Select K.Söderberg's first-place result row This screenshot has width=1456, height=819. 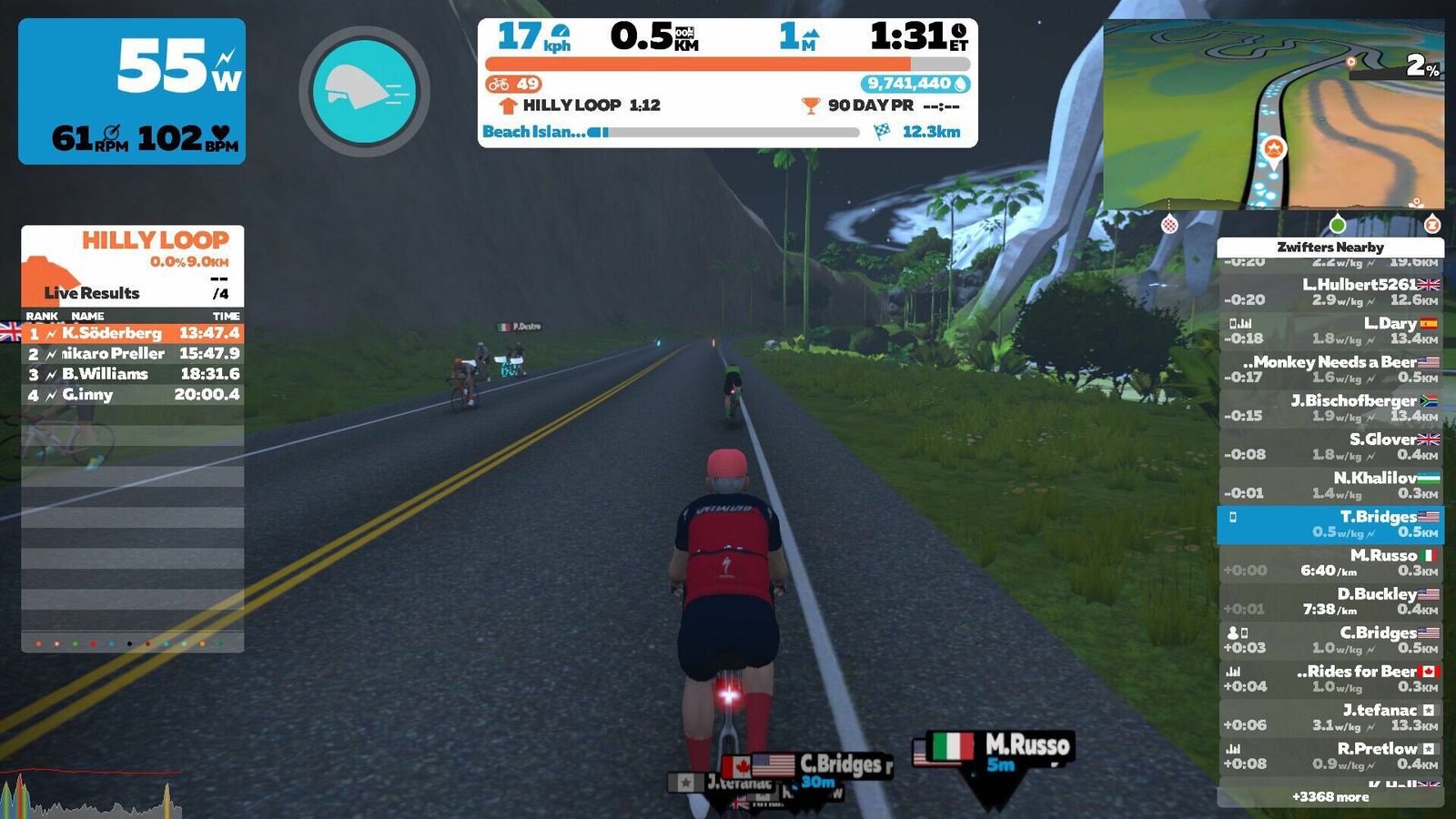[x=133, y=333]
